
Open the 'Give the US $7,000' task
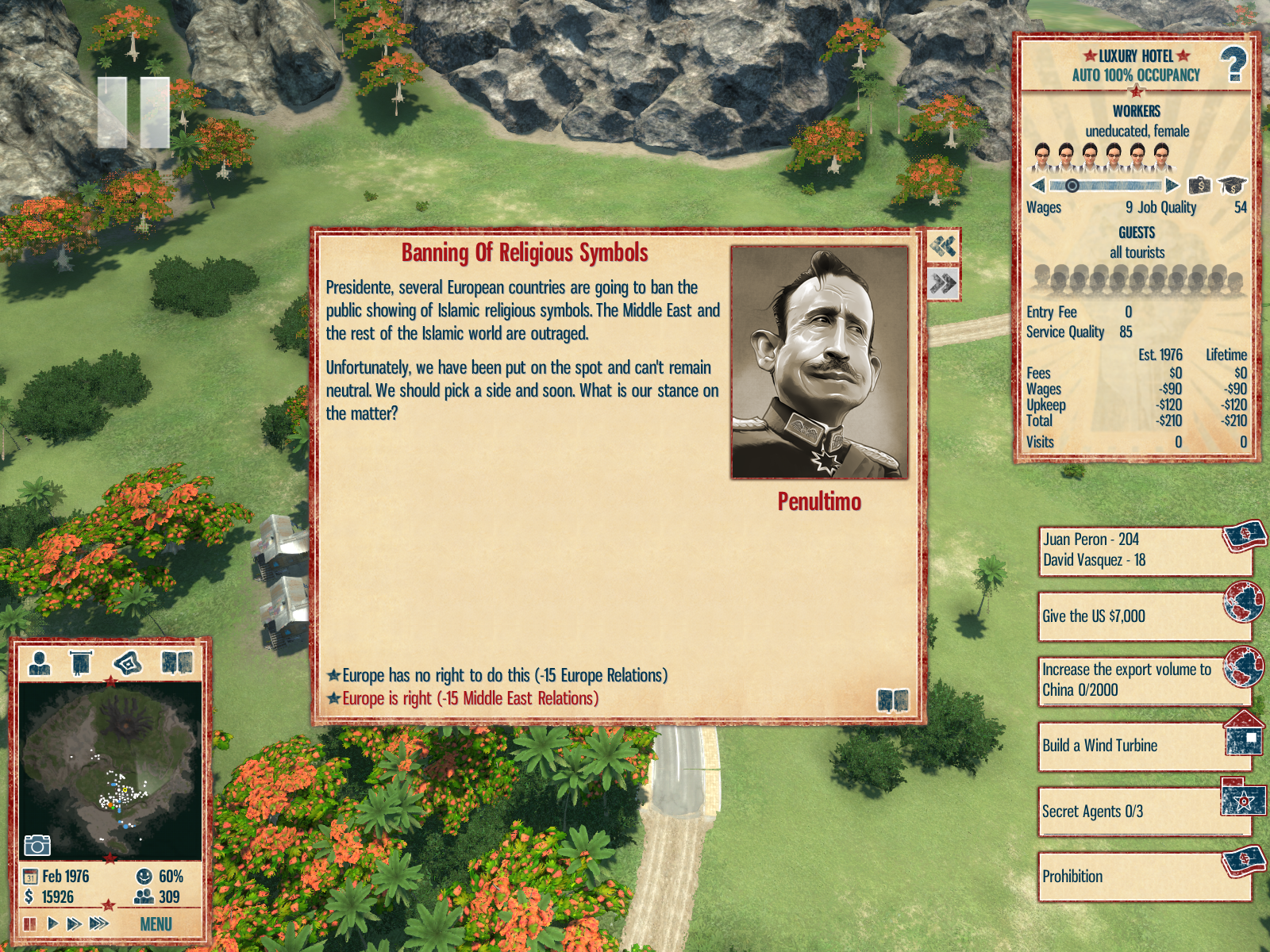pyautogui.click(x=1143, y=616)
